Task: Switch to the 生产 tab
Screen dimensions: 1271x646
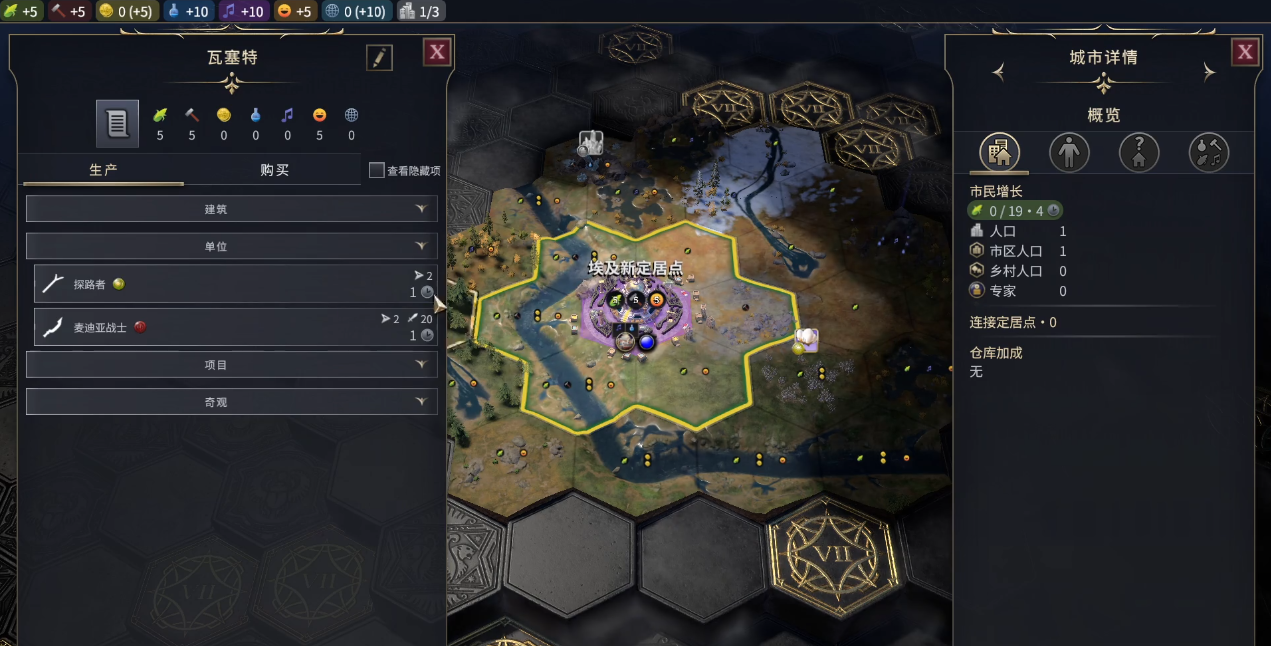Action: coord(104,170)
